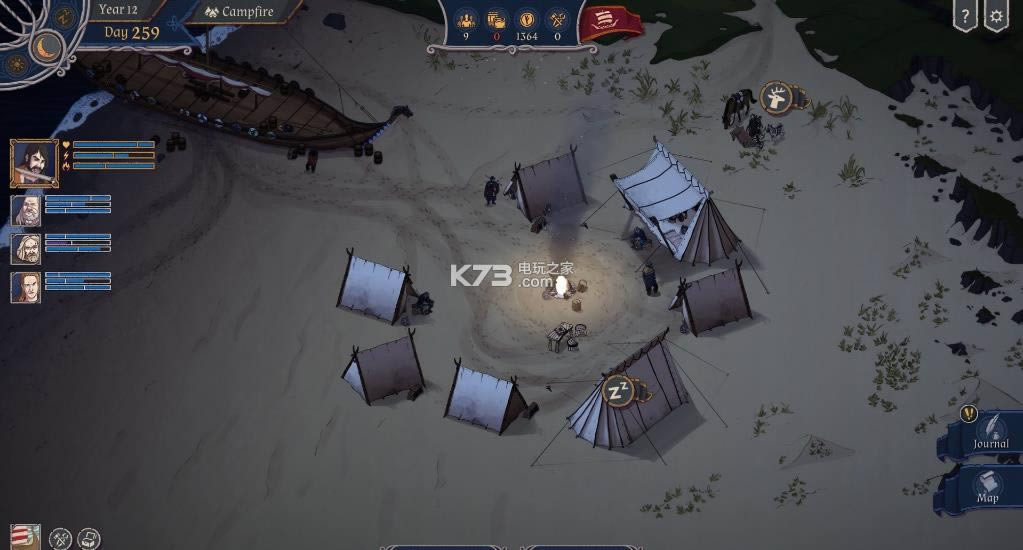Image resolution: width=1023 pixels, height=550 pixels.
Task: Open the help question mark button
Action: (965, 16)
